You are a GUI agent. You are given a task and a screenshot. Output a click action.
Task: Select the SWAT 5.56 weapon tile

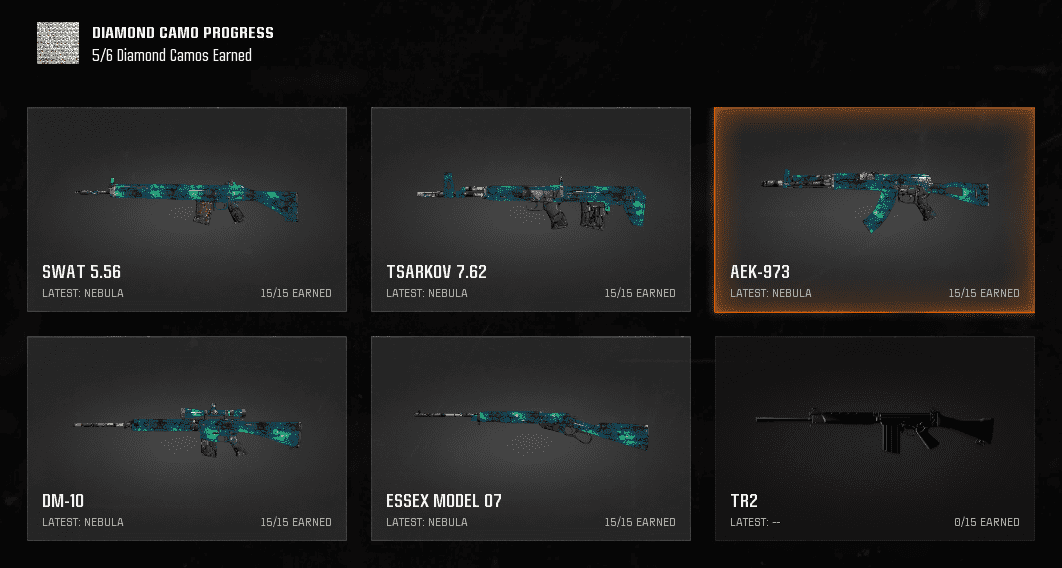(187, 209)
